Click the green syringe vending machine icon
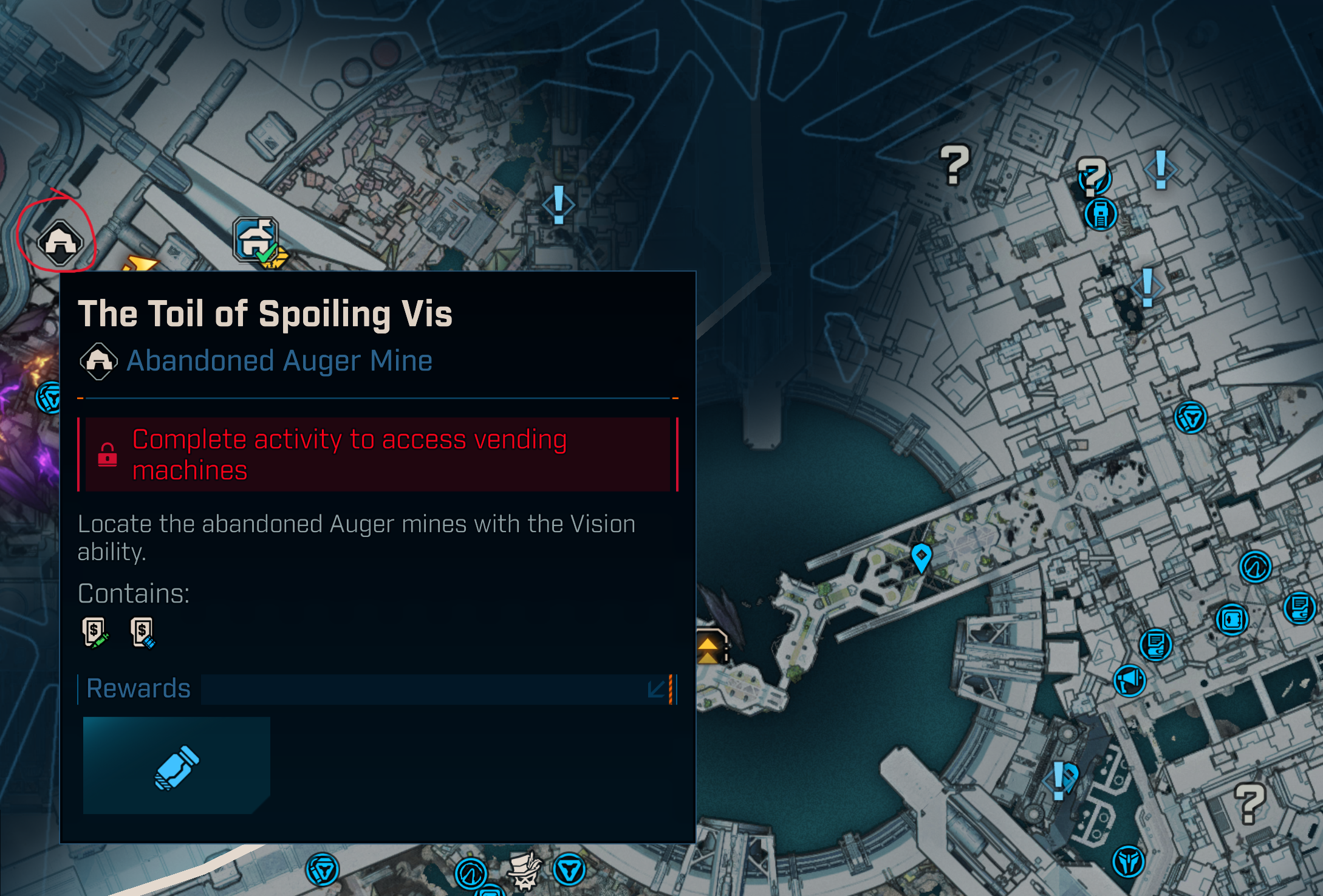The height and width of the screenshot is (896, 1323). (x=95, y=633)
